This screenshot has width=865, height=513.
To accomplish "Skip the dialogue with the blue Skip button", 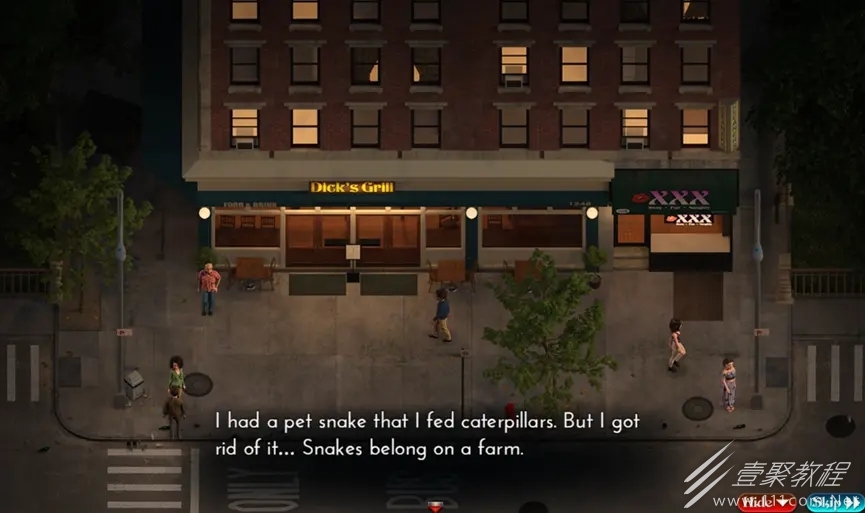I will point(832,501).
